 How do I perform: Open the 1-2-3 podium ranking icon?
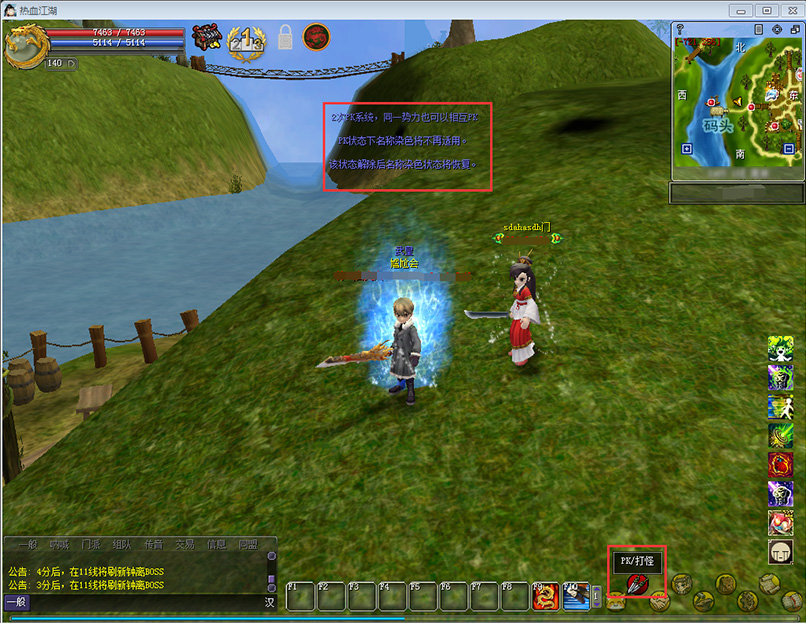[x=246, y=41]
